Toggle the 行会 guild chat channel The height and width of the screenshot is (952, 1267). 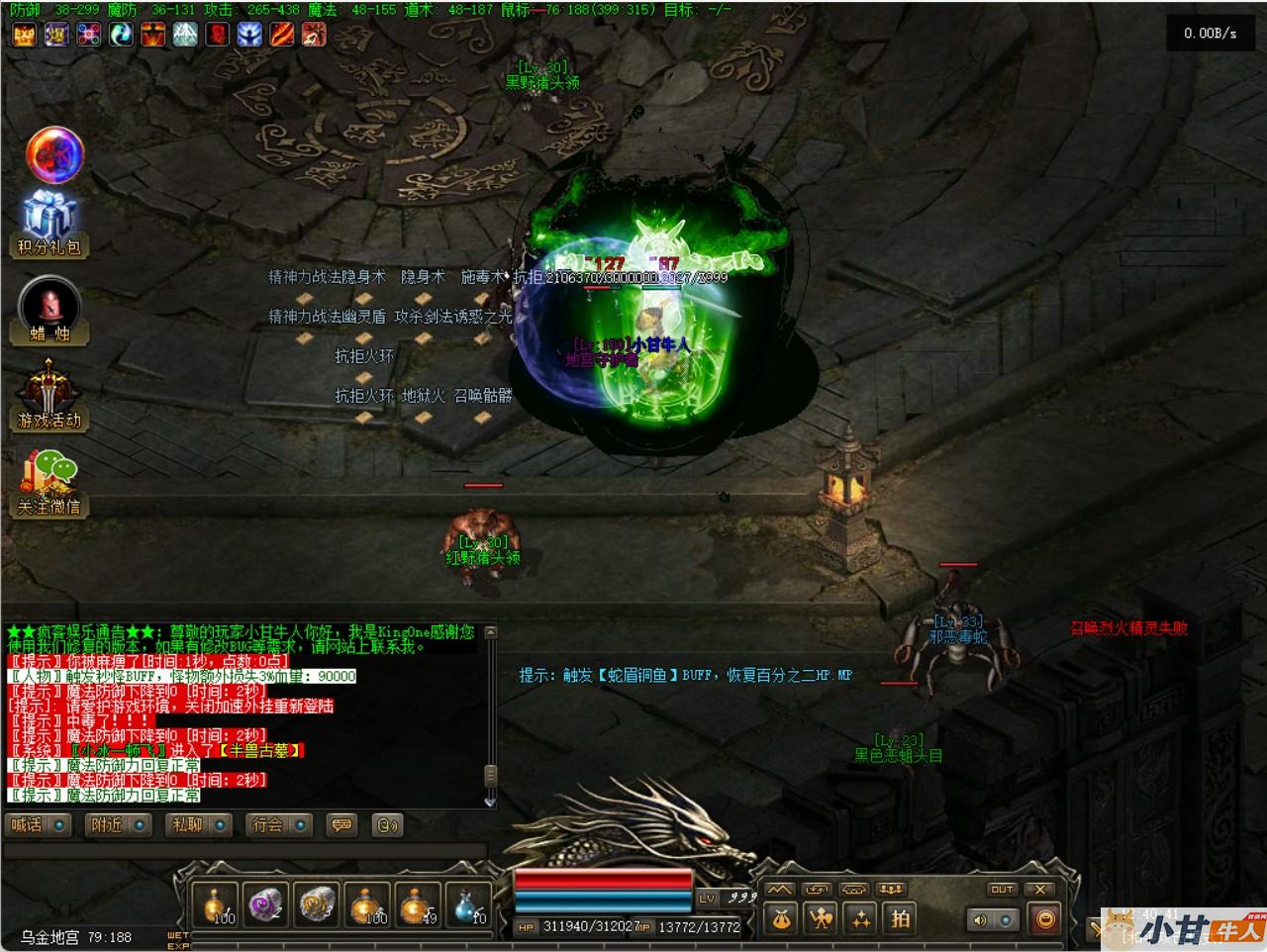click(280, 824)
